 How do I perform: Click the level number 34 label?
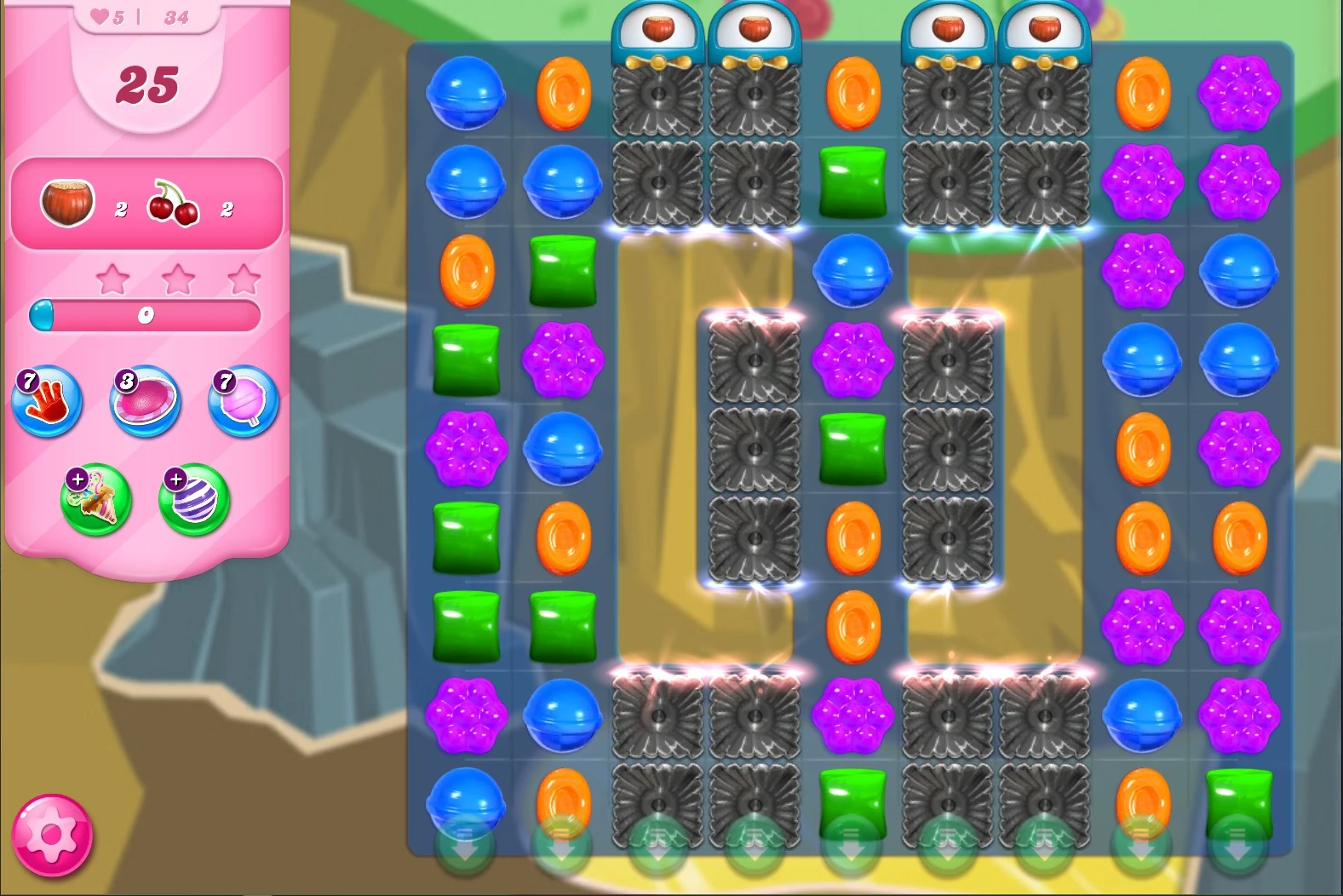[174, 15]
